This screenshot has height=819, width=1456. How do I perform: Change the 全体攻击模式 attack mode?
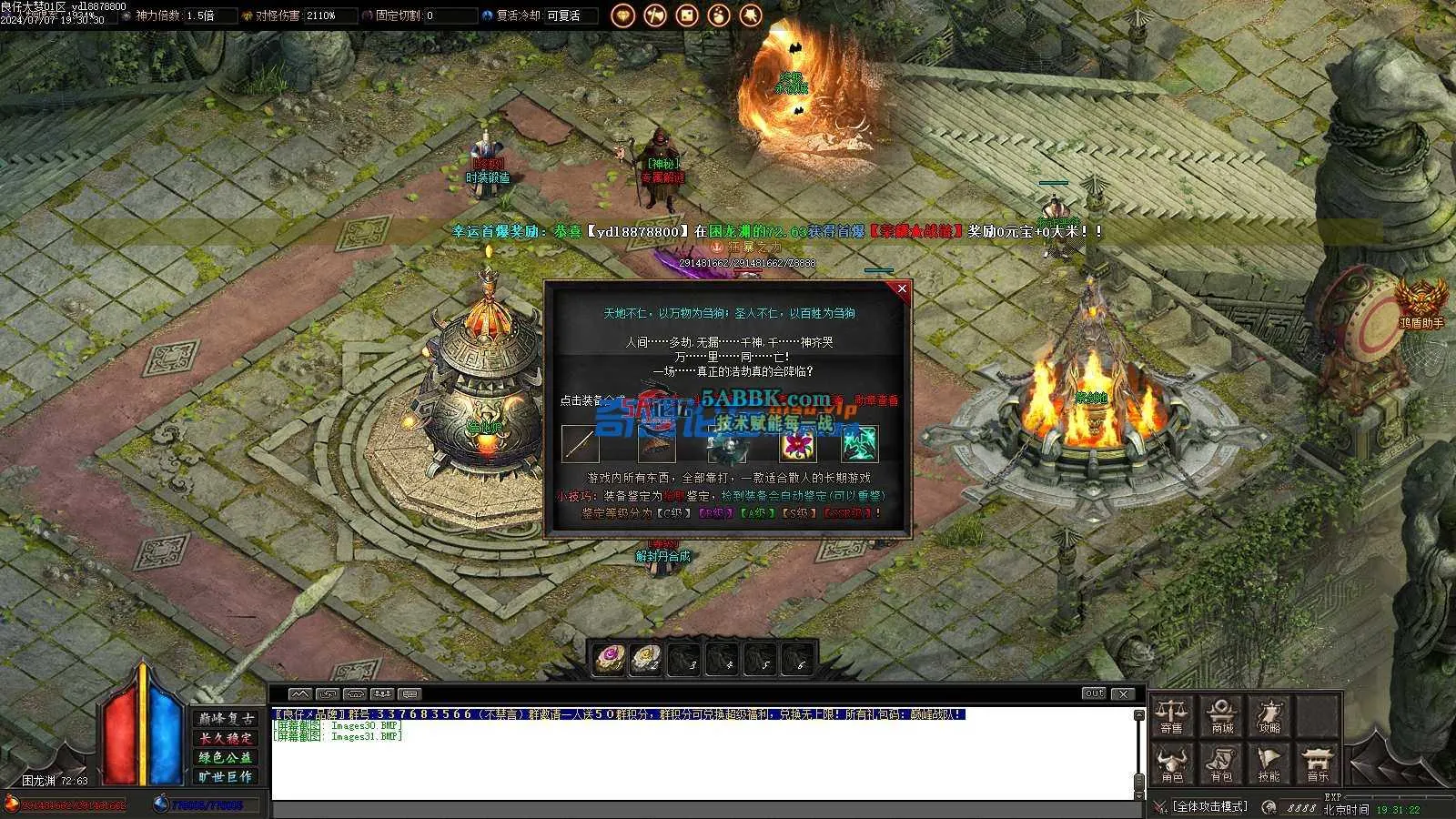(1209, 806)
